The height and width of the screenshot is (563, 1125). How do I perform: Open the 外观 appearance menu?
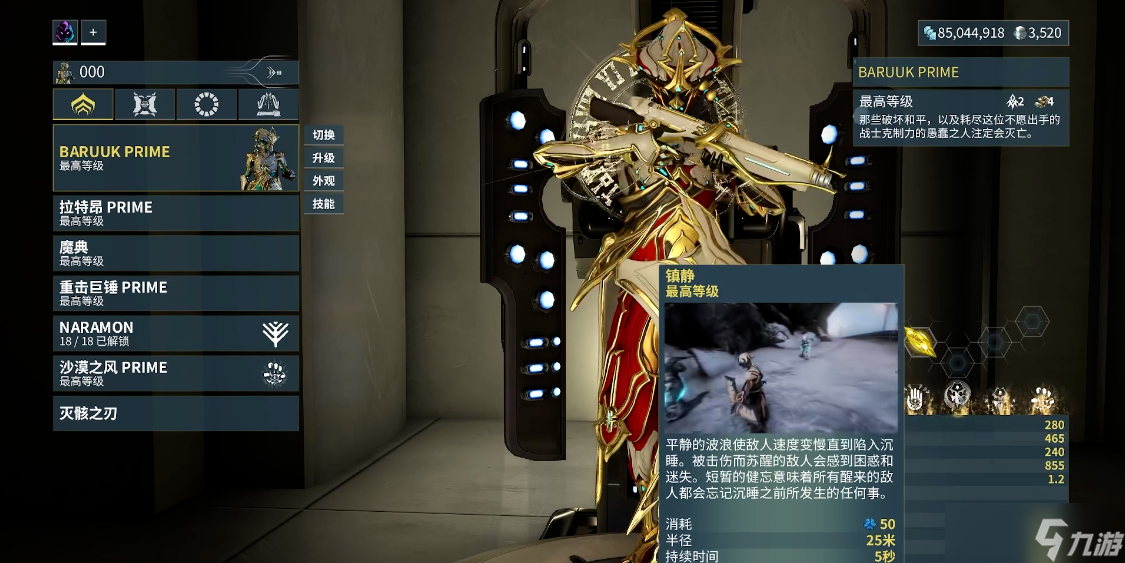(323, 181)
